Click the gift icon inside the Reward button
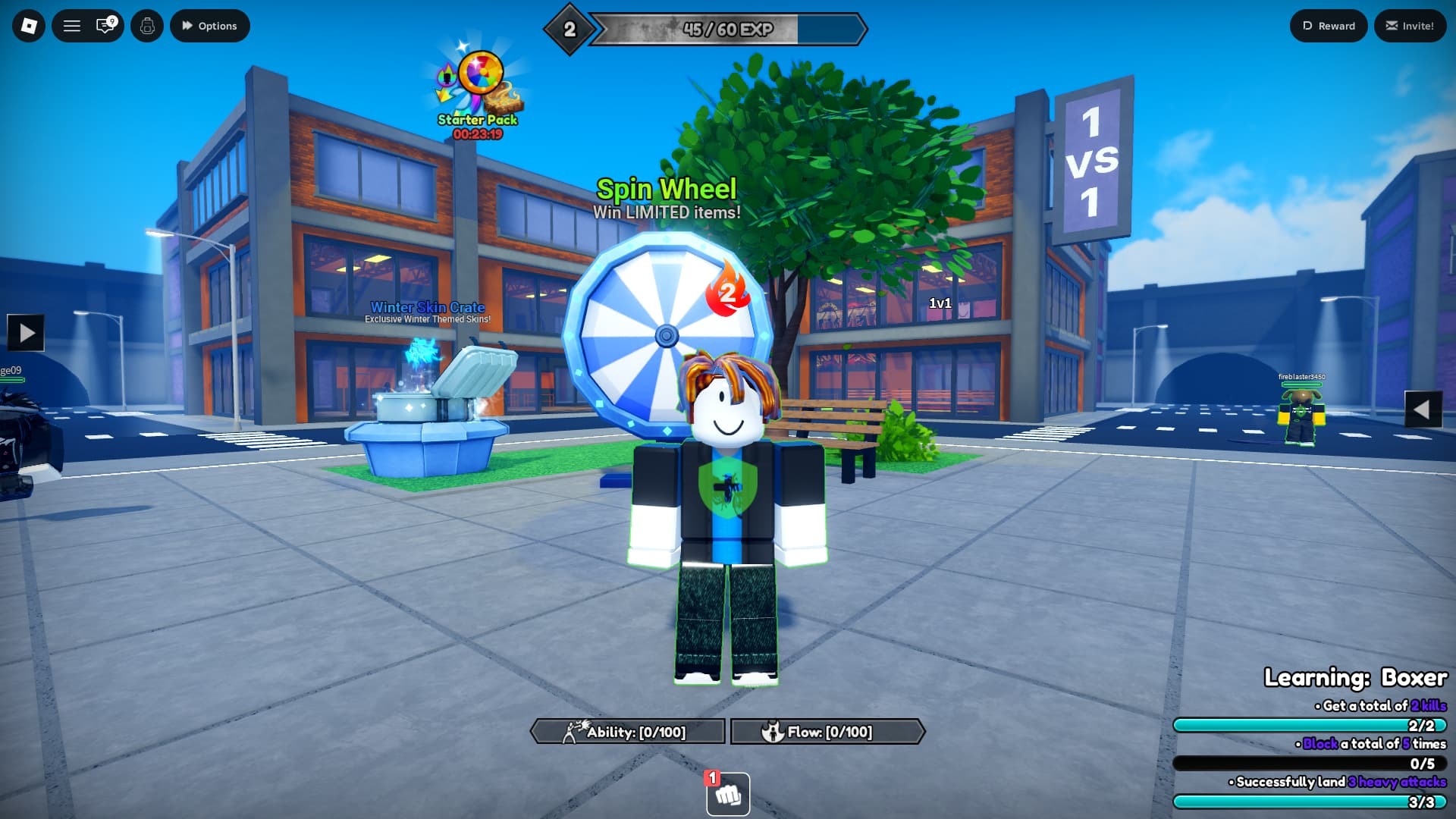The image size is (1456, 819). coord(1307,25)
